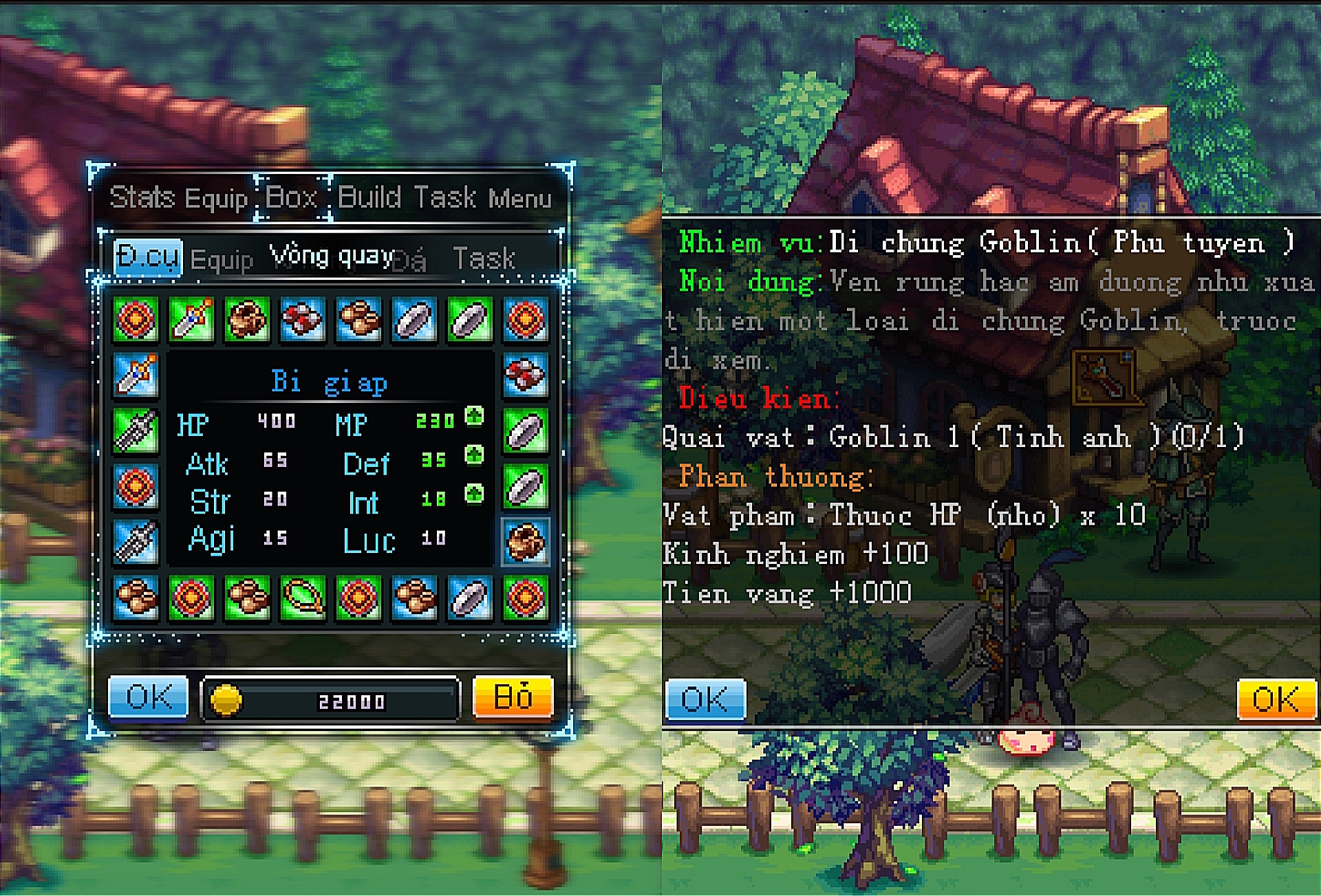Image resolution: width=1321 pixels, height=896 pixels.
Task: Open the Build tab
Action: click(369, 197)
